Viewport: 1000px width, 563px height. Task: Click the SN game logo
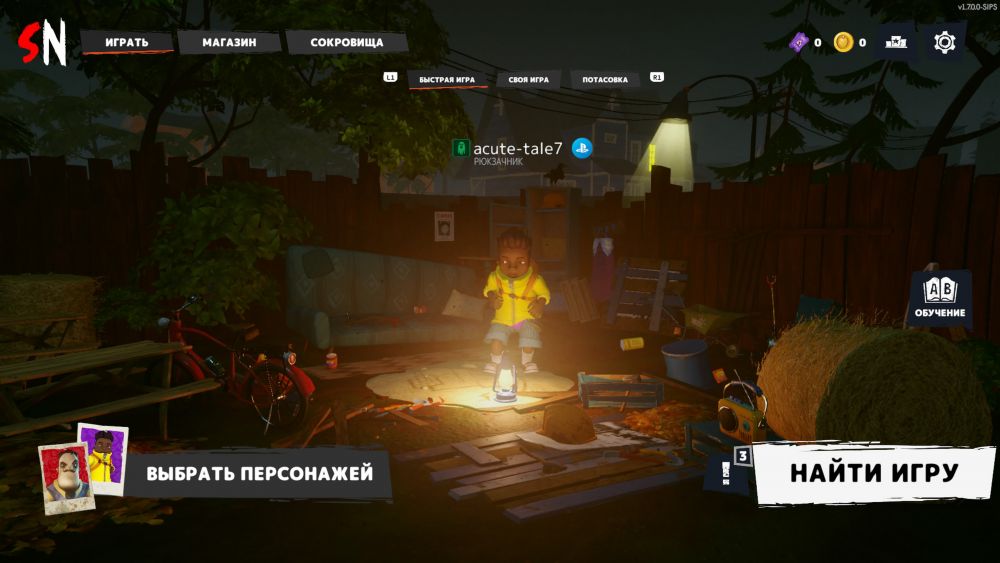click(42, 43)
